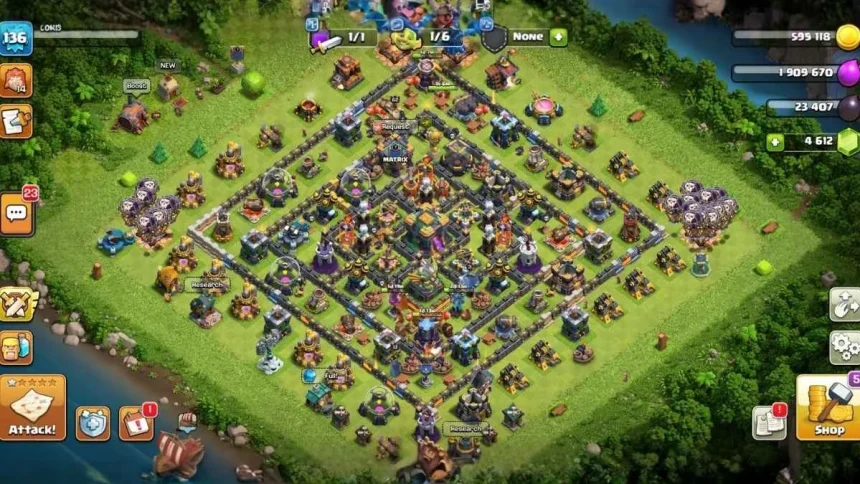The height and width of the screenshot is (484, 860).
Task: Tap the Boost bubble over the barrel building
Action: pyautogui.click(x=137, y=86)
